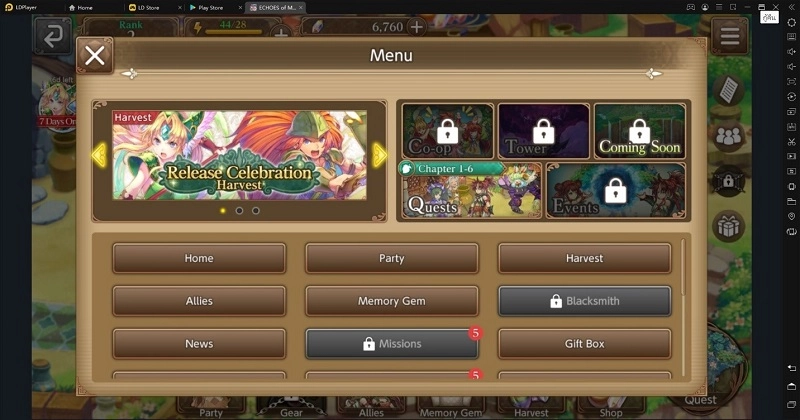Switch to the LD Store tab
Screen dimensions: 800x420
148,7
